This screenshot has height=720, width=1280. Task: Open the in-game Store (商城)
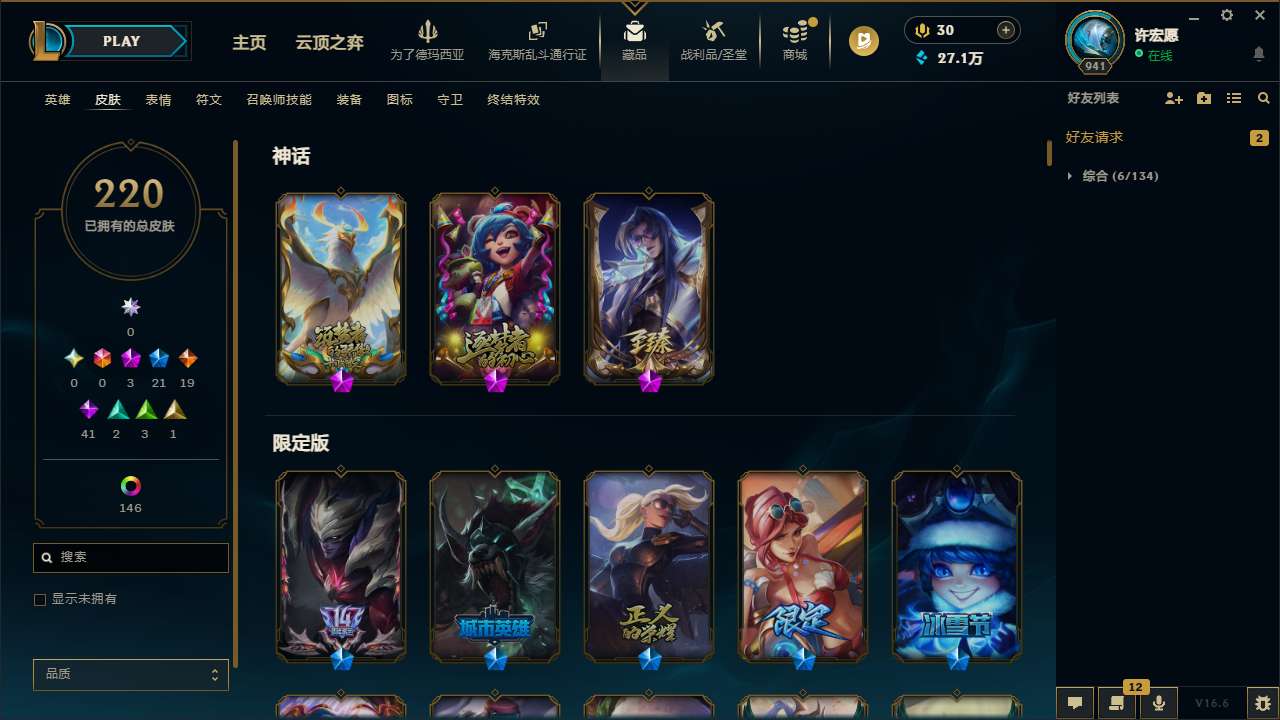pyautogui.click(x=794, y=40)
